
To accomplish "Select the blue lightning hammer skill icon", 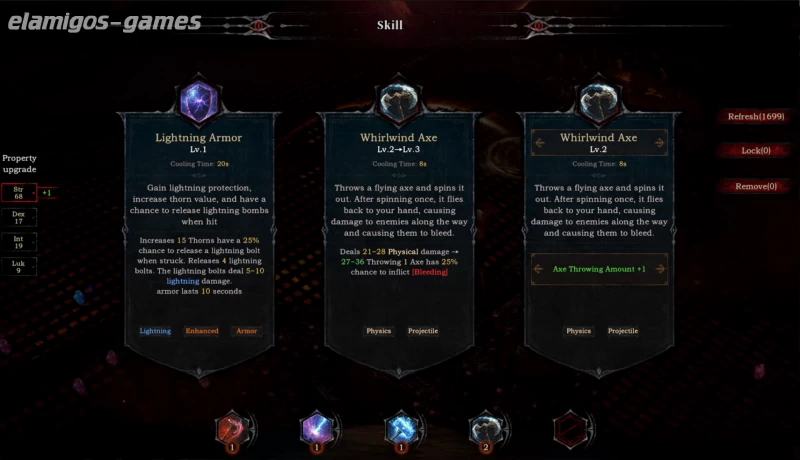I will point(400,428).
